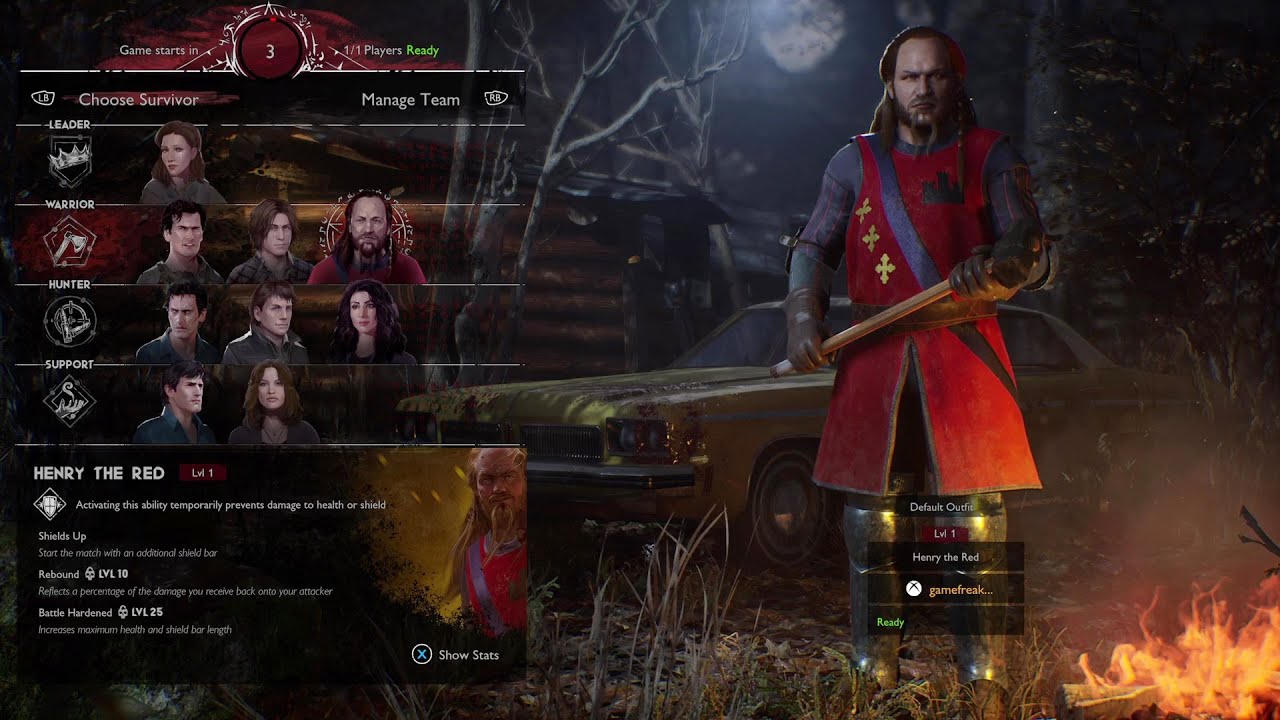Switch to the Choose Survivor tab
Viewport: 1280px width, 720px height.
pos(138,100)
